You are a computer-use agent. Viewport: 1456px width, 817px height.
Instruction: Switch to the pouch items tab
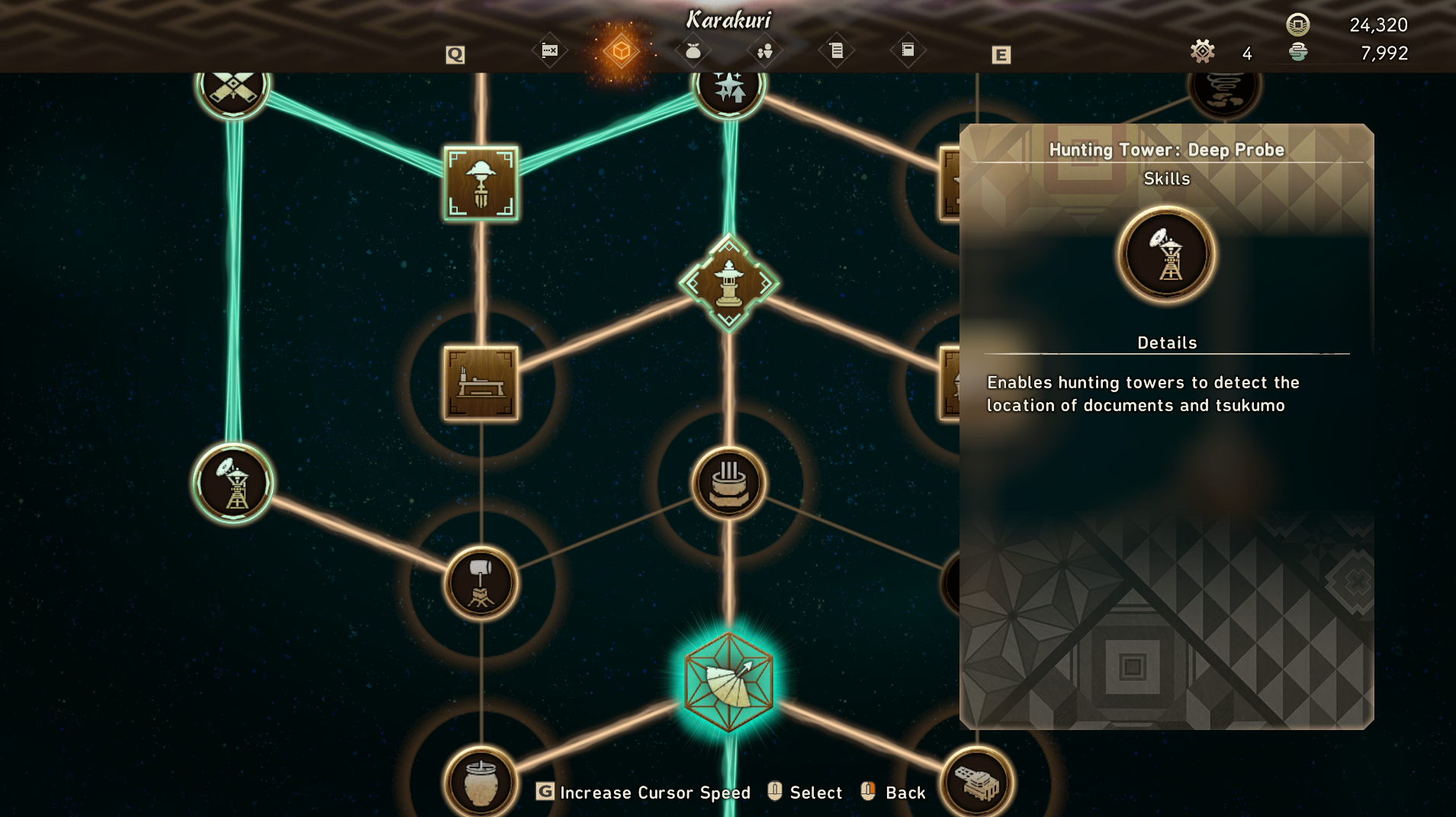tap(693, 51)
